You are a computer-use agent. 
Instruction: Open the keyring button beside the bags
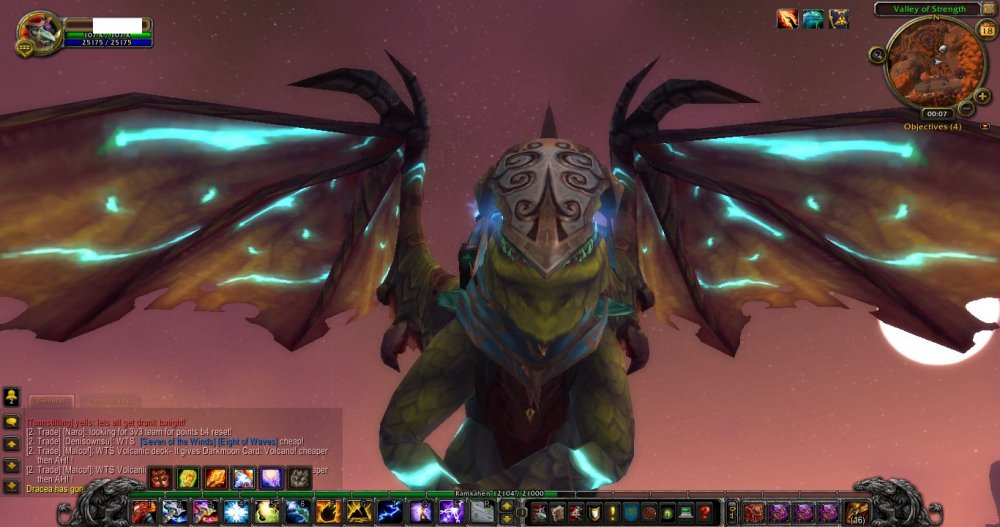[x=733, y=512]
